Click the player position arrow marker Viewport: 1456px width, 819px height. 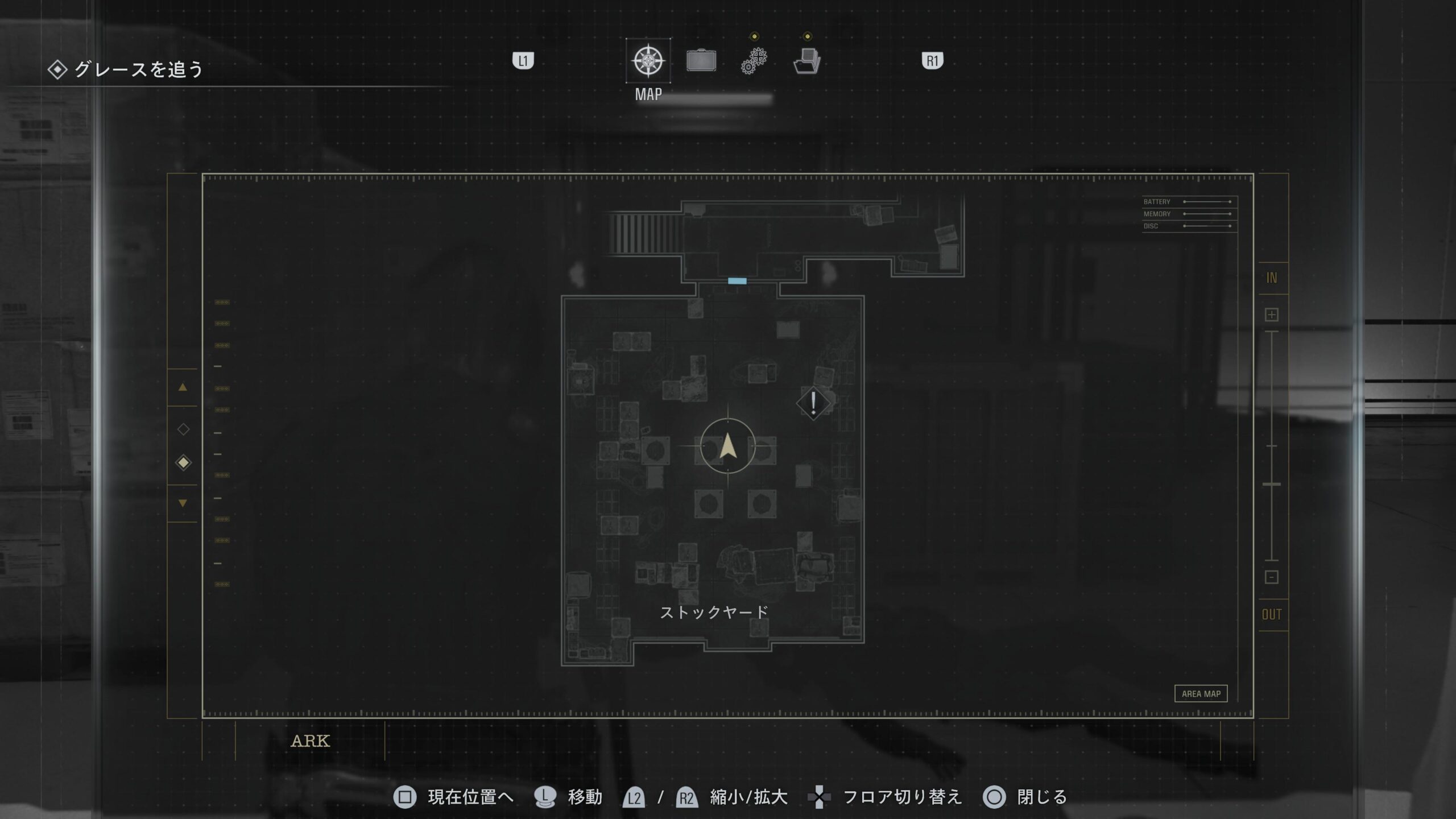(x=728, y=446)
